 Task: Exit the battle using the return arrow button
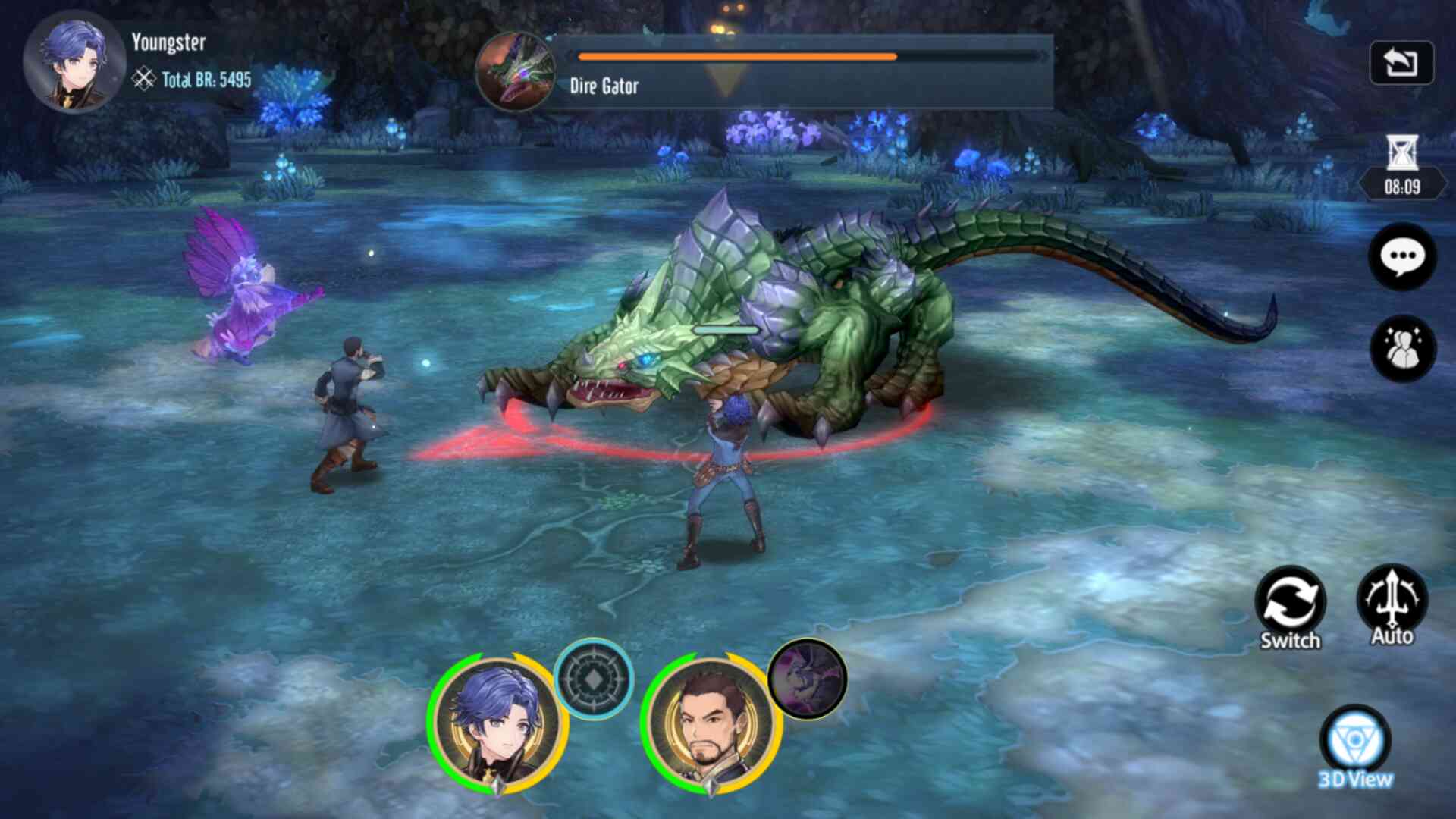coord(1401,62)
